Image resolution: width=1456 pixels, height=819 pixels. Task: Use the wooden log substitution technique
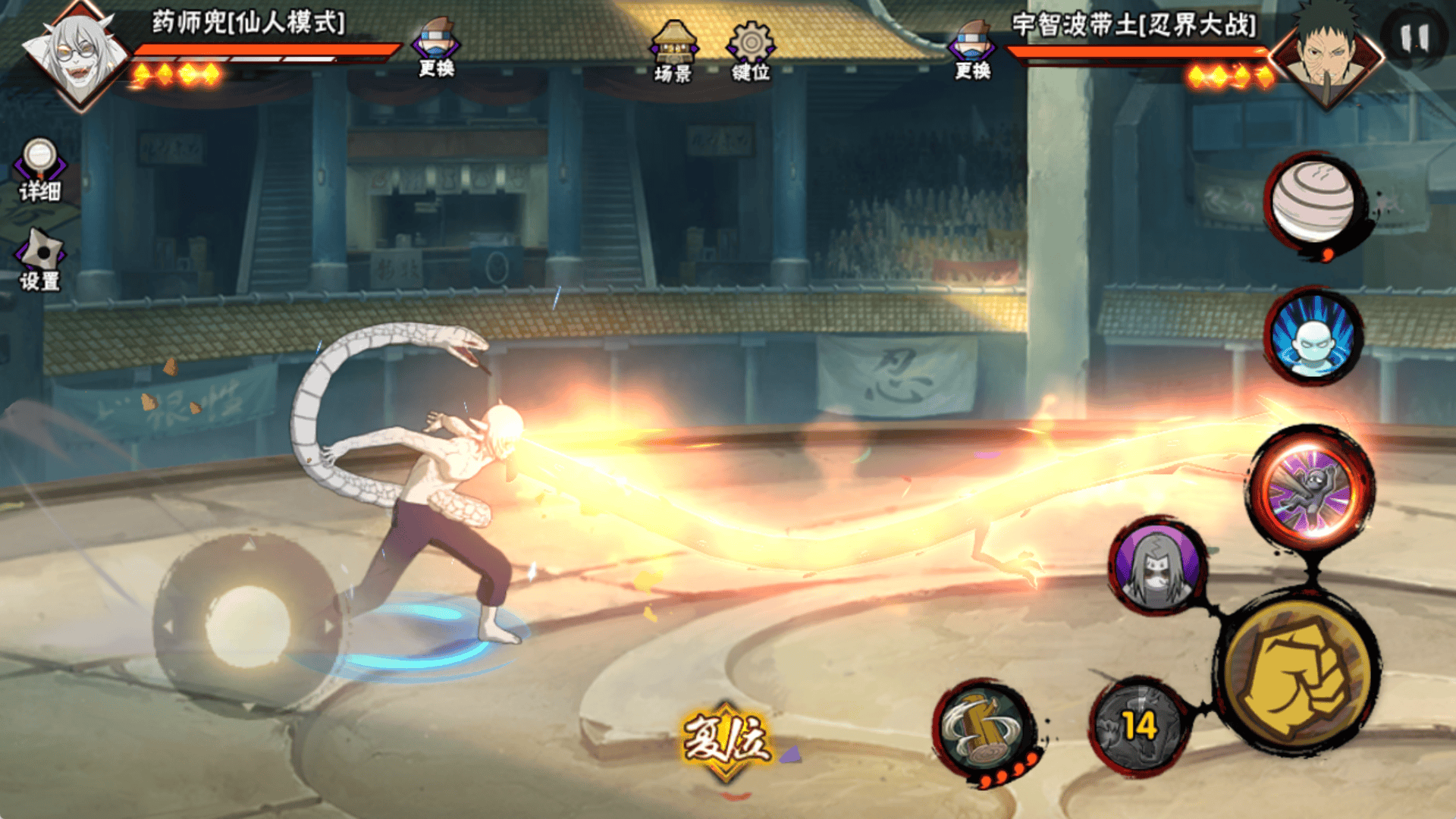(x=984, y=730)
